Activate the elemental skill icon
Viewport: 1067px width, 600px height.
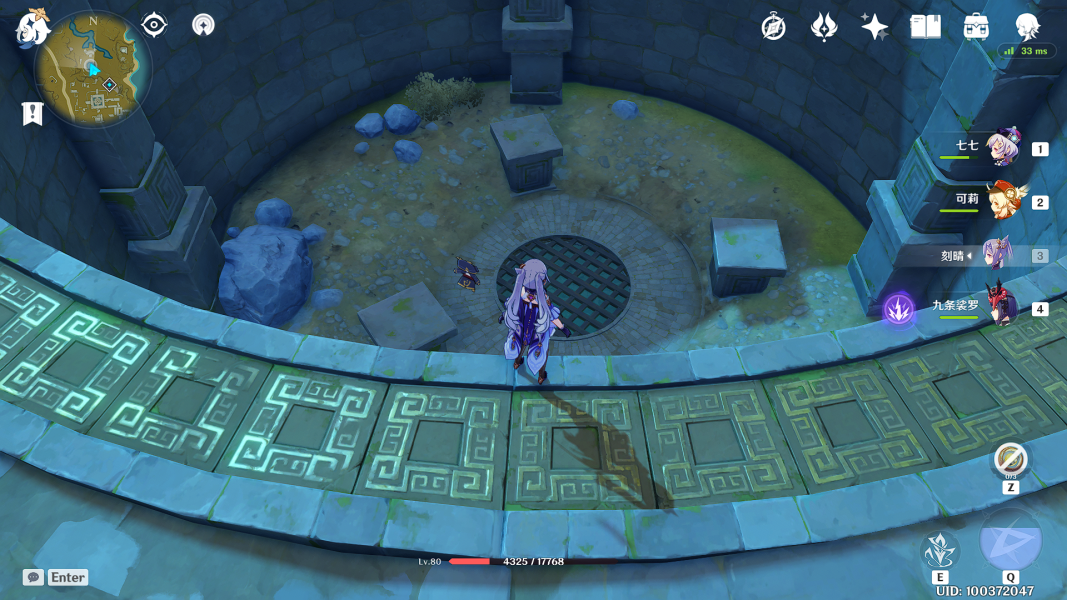(940, 551)
